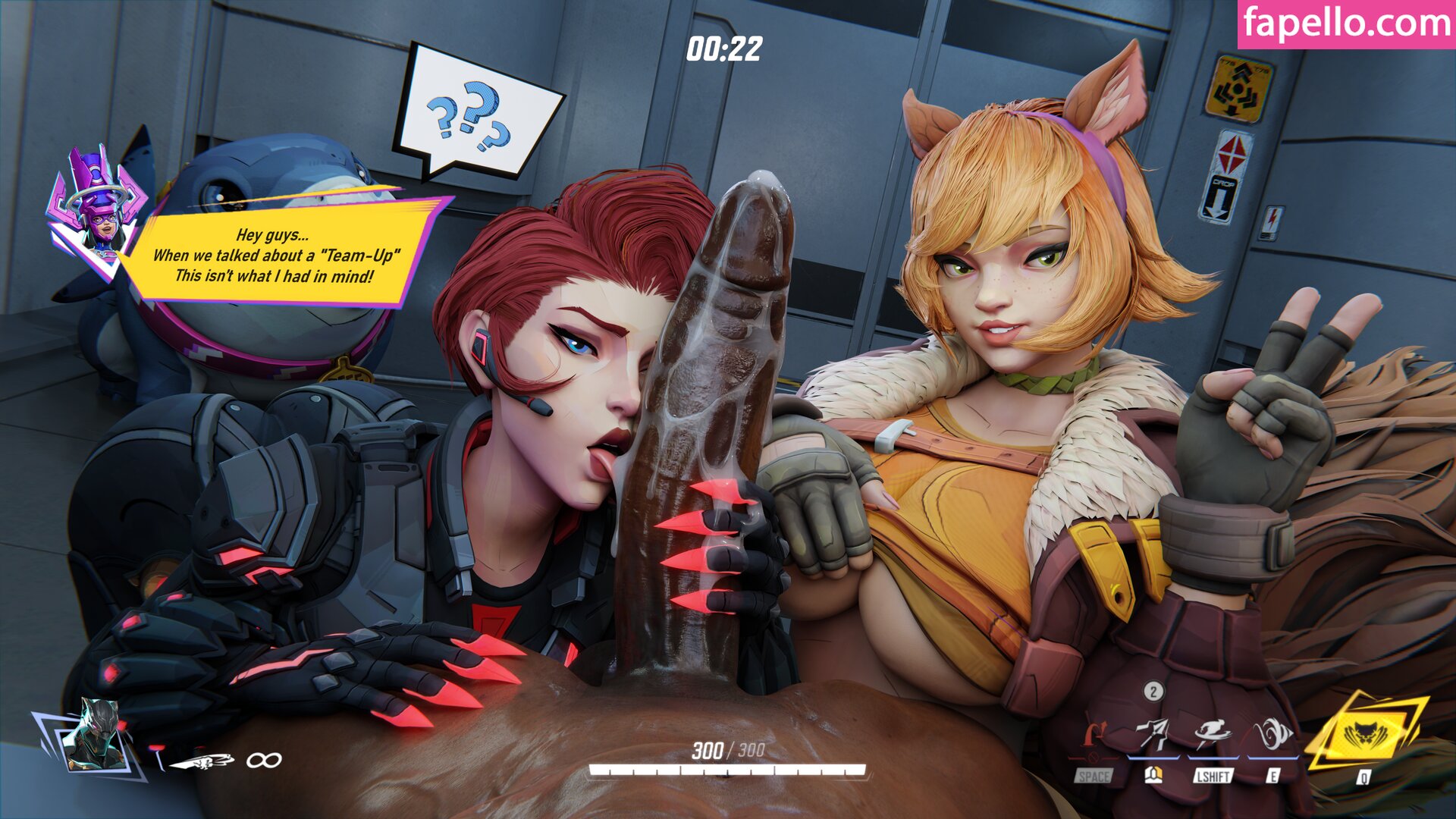Click the red jump ability icon
The width and height of the screenshot is (1456, 819).
[1092, 736]
